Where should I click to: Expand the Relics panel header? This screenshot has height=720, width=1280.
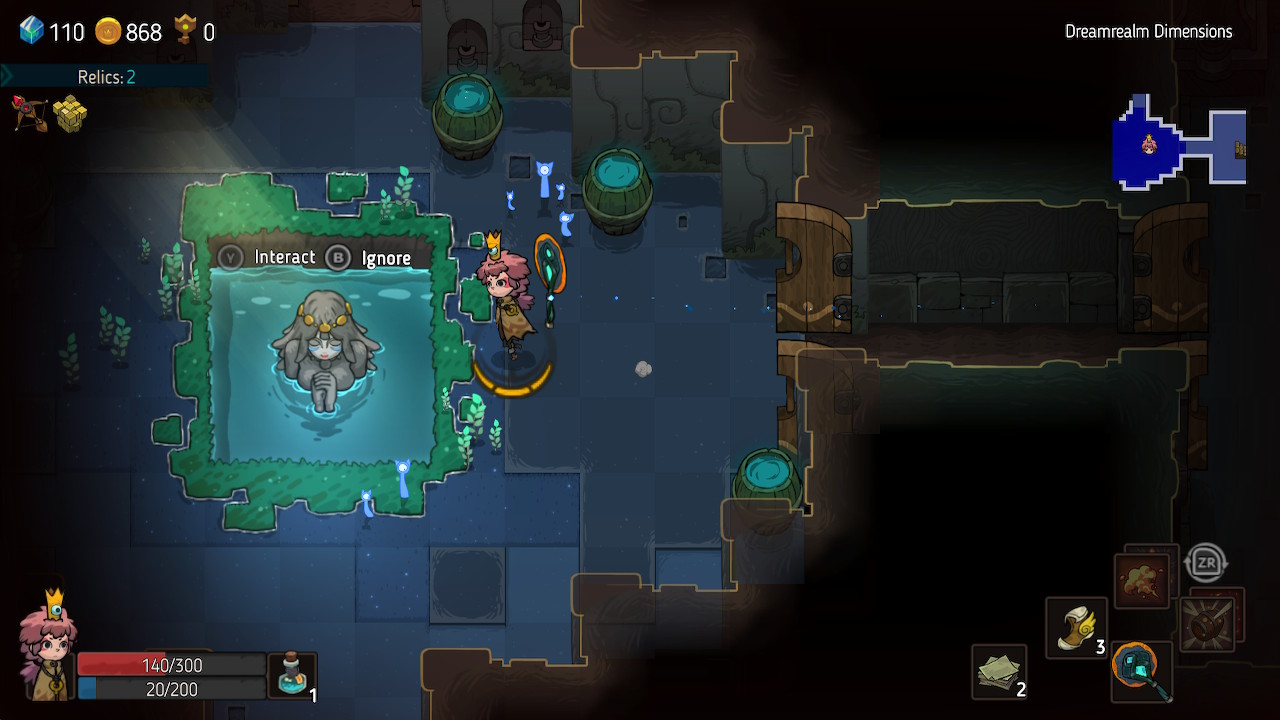pyautogui.click(x=105, y=77)
